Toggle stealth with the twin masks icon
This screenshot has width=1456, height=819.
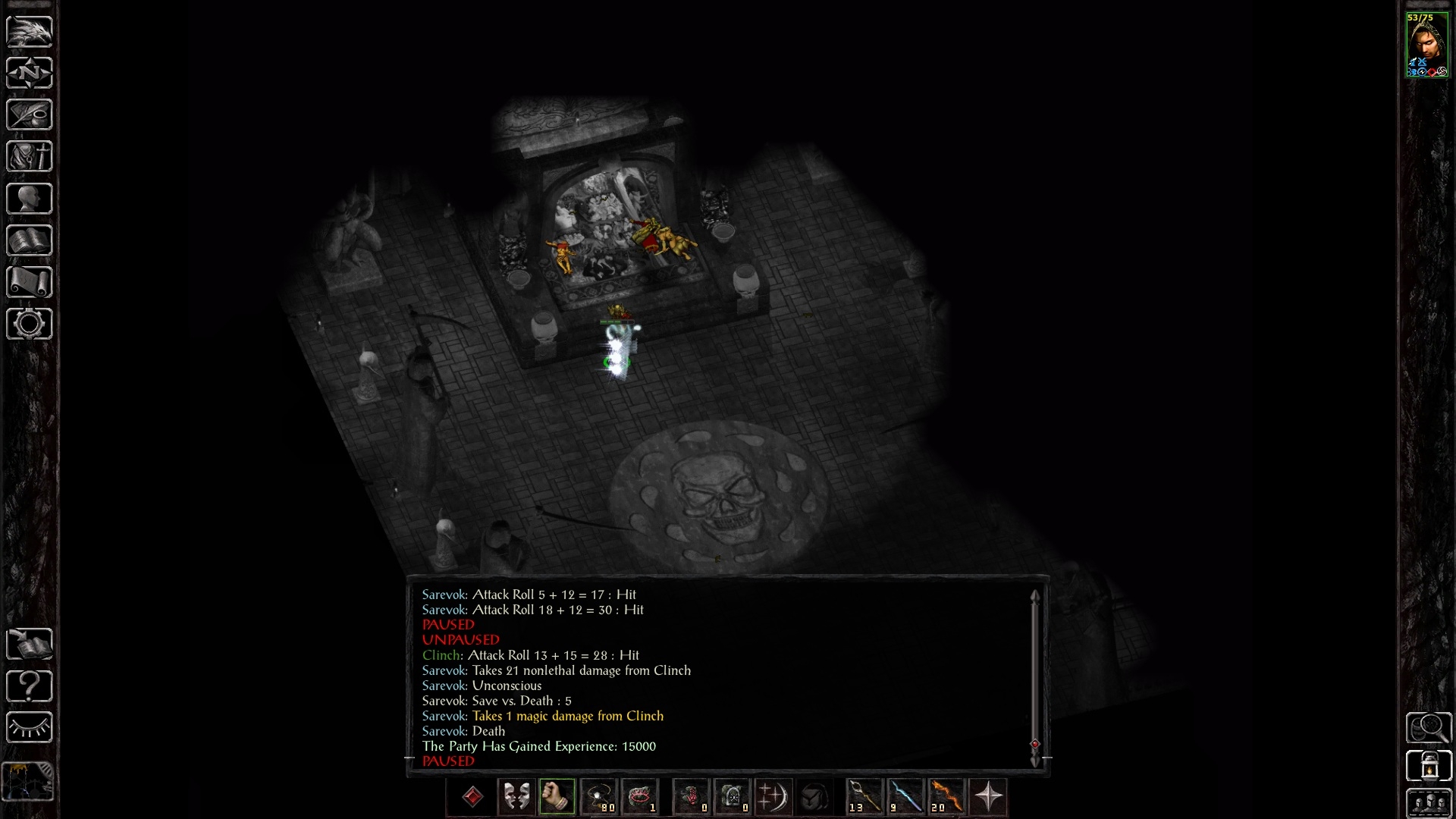click(516, 797)
